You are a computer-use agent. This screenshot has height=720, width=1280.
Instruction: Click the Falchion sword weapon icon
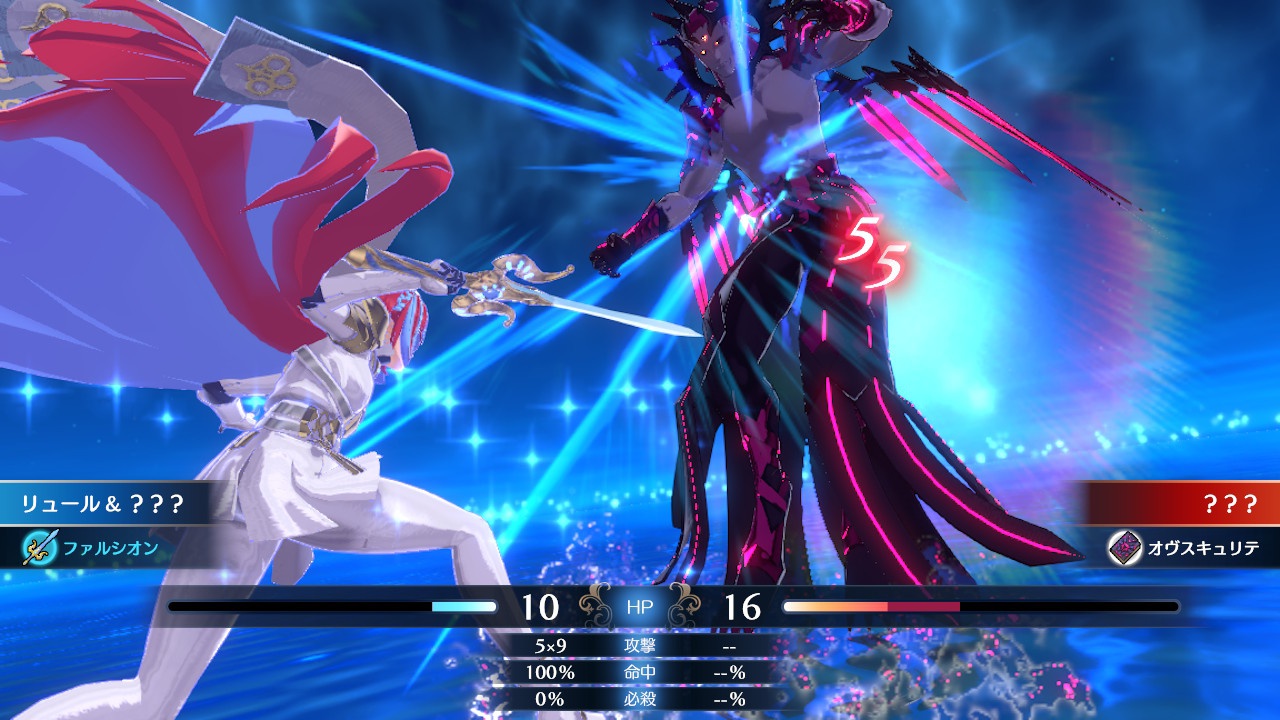coord(41,547)
